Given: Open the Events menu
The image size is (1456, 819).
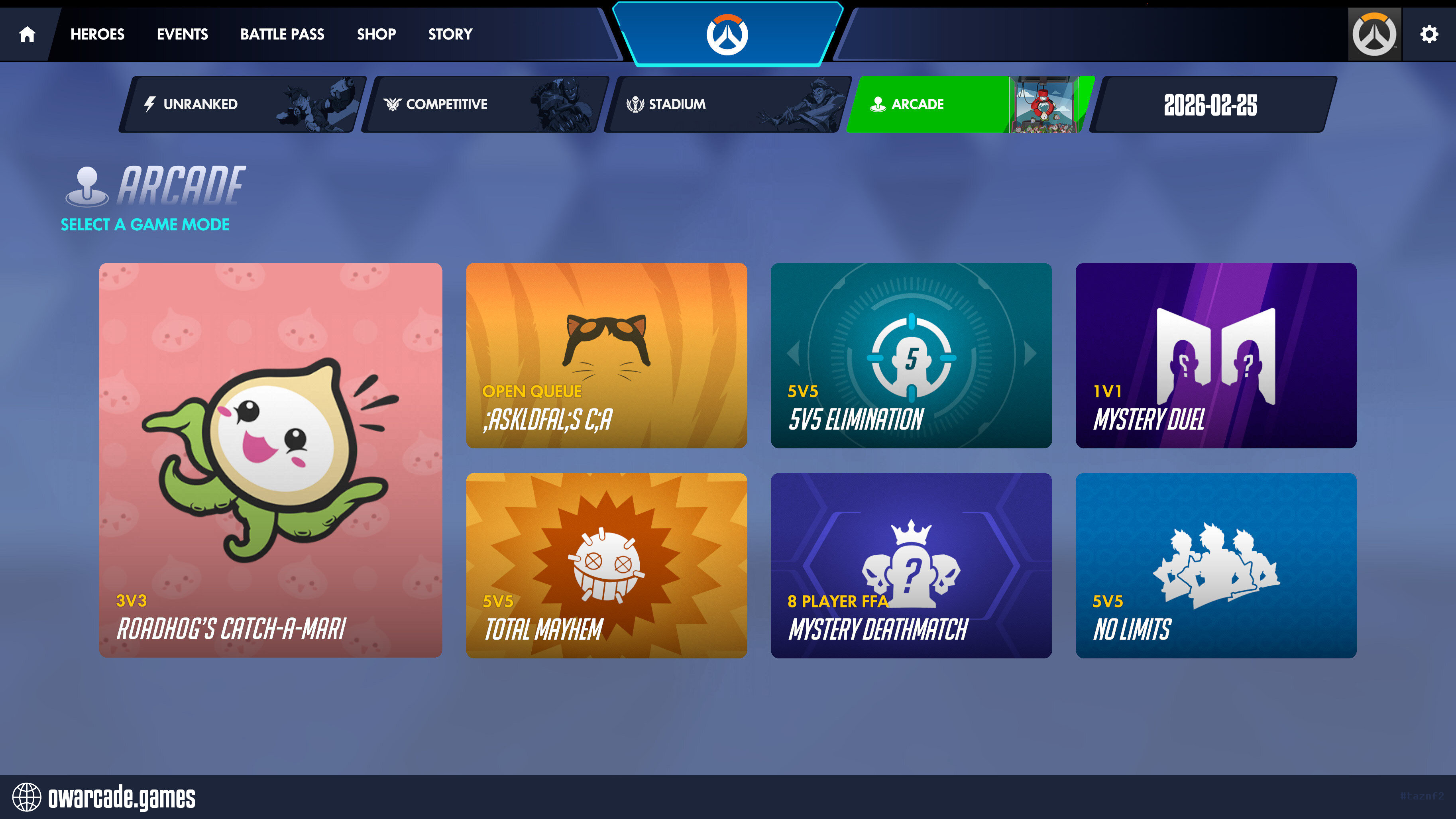Looking at the screenshot, I should click(182, 35).
